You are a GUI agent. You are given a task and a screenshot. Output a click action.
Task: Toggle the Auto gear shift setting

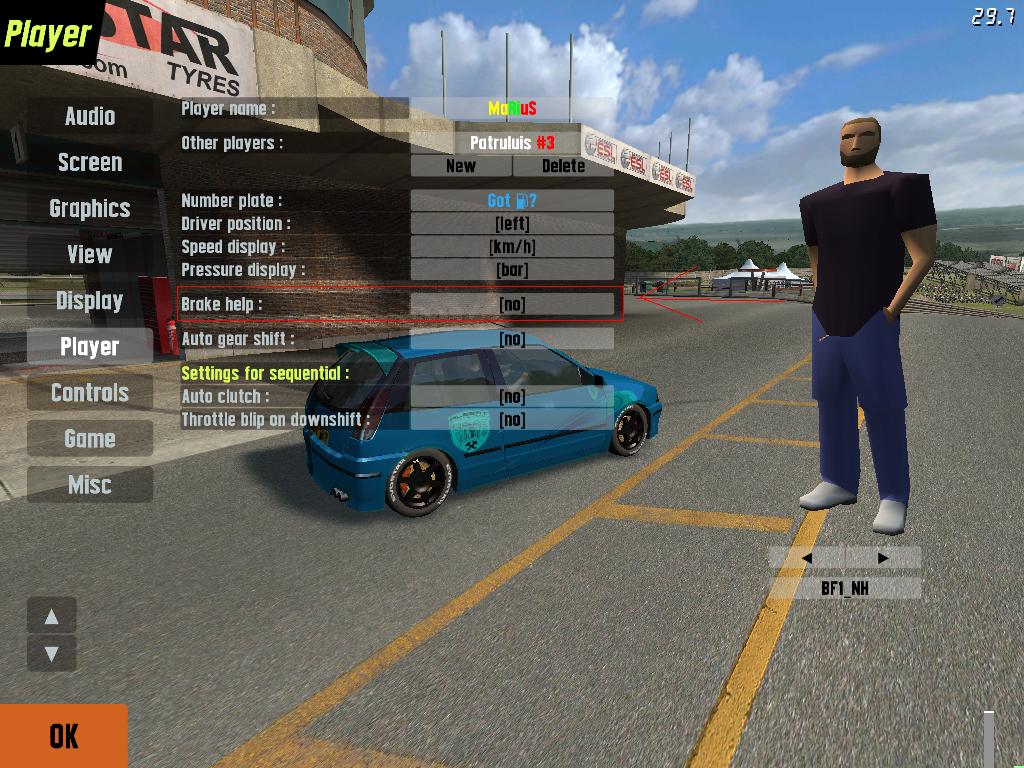pyautogui.click(x=512, y=339)
